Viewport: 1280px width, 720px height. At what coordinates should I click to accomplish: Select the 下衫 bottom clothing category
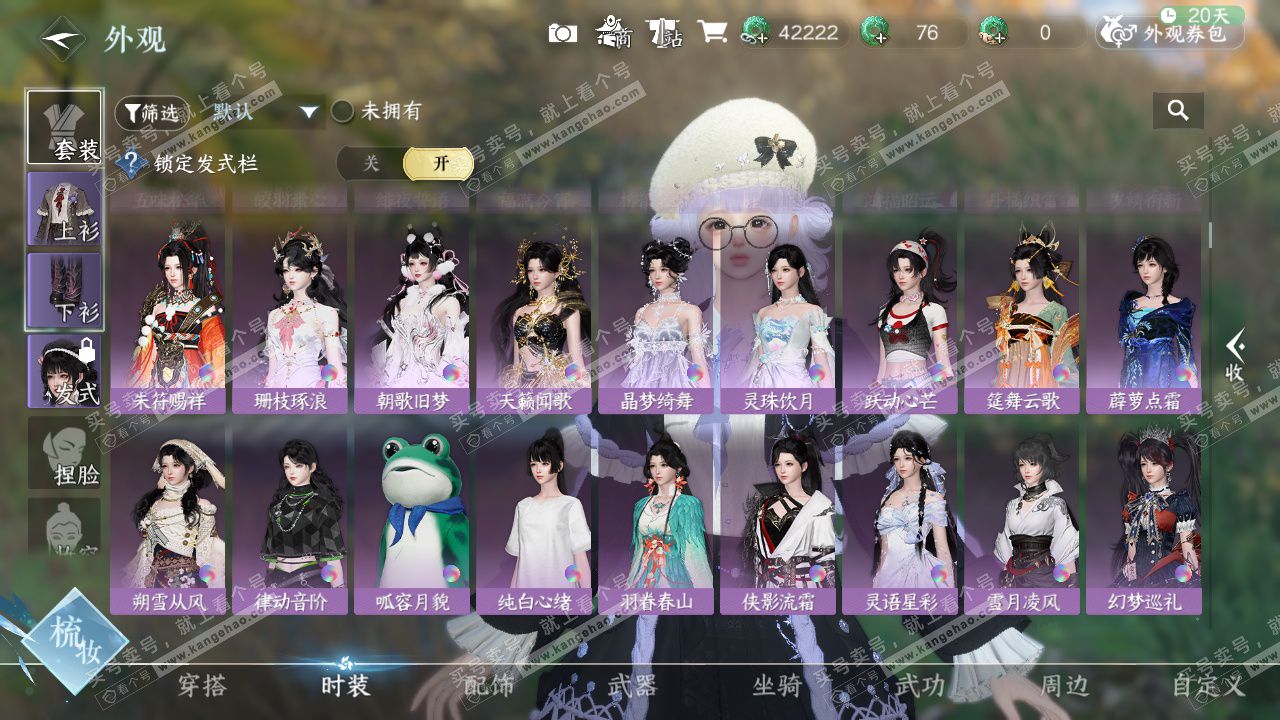pos(64,290)
